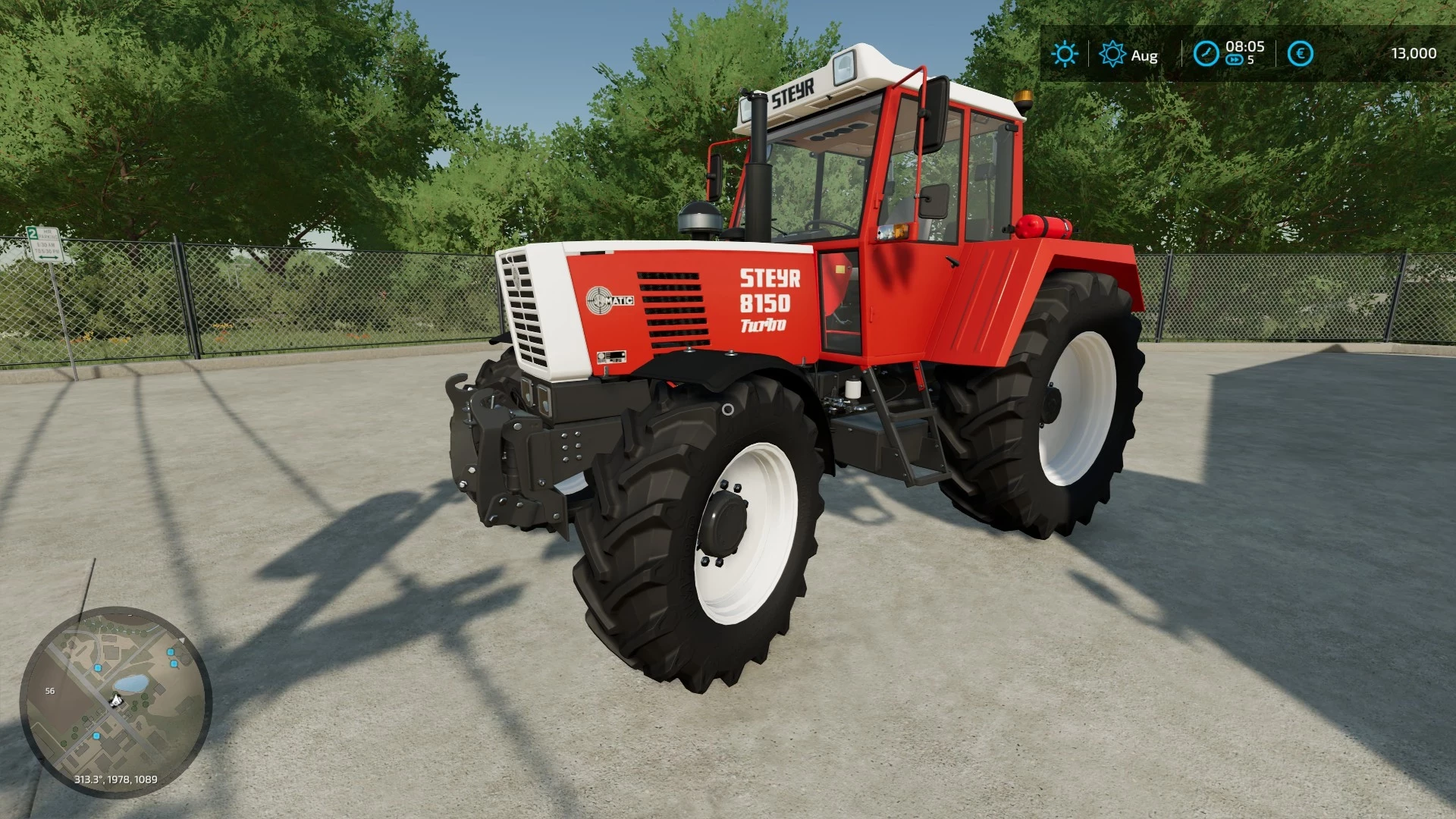
Task: Click the north arrow on the minimap edge
Action: 181,640
